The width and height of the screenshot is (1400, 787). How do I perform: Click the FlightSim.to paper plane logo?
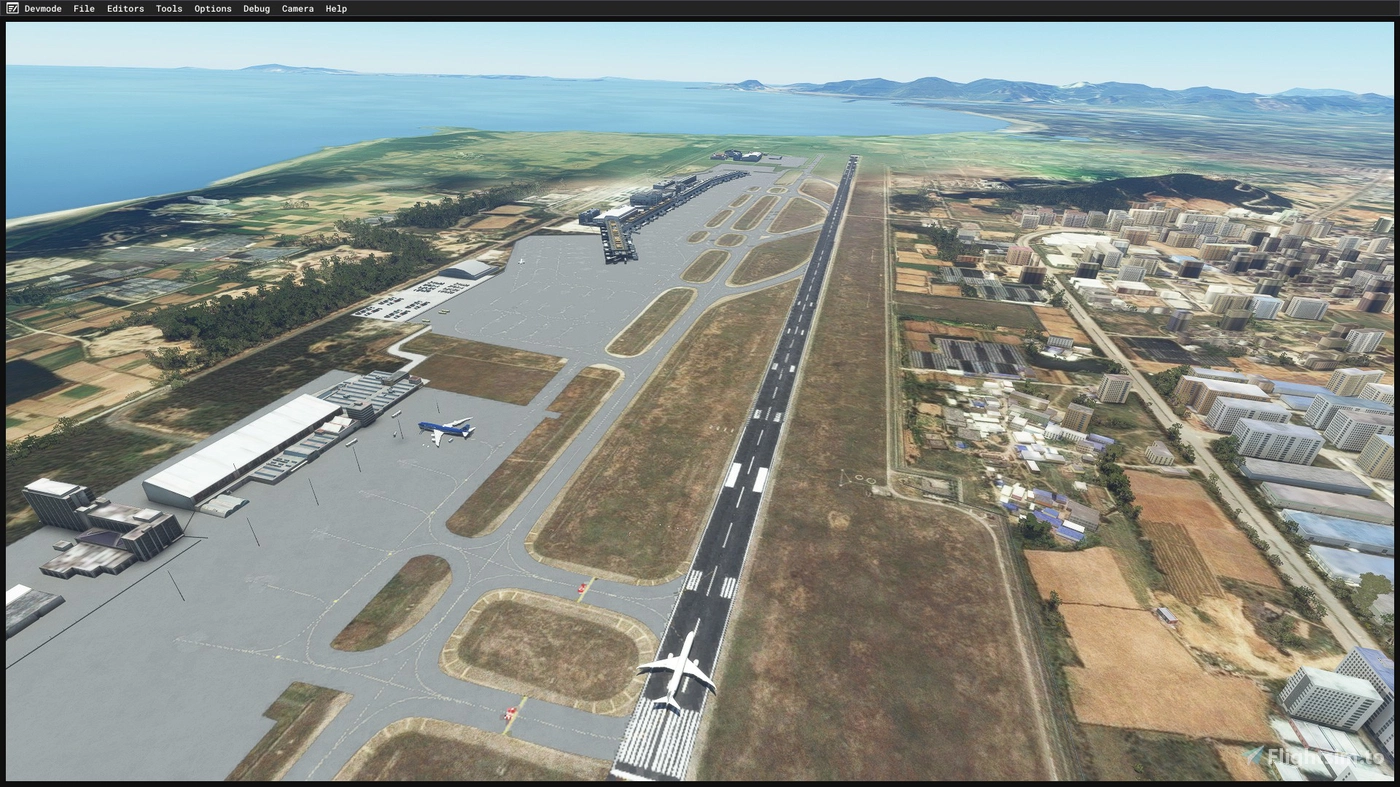tap(1253, 754)
